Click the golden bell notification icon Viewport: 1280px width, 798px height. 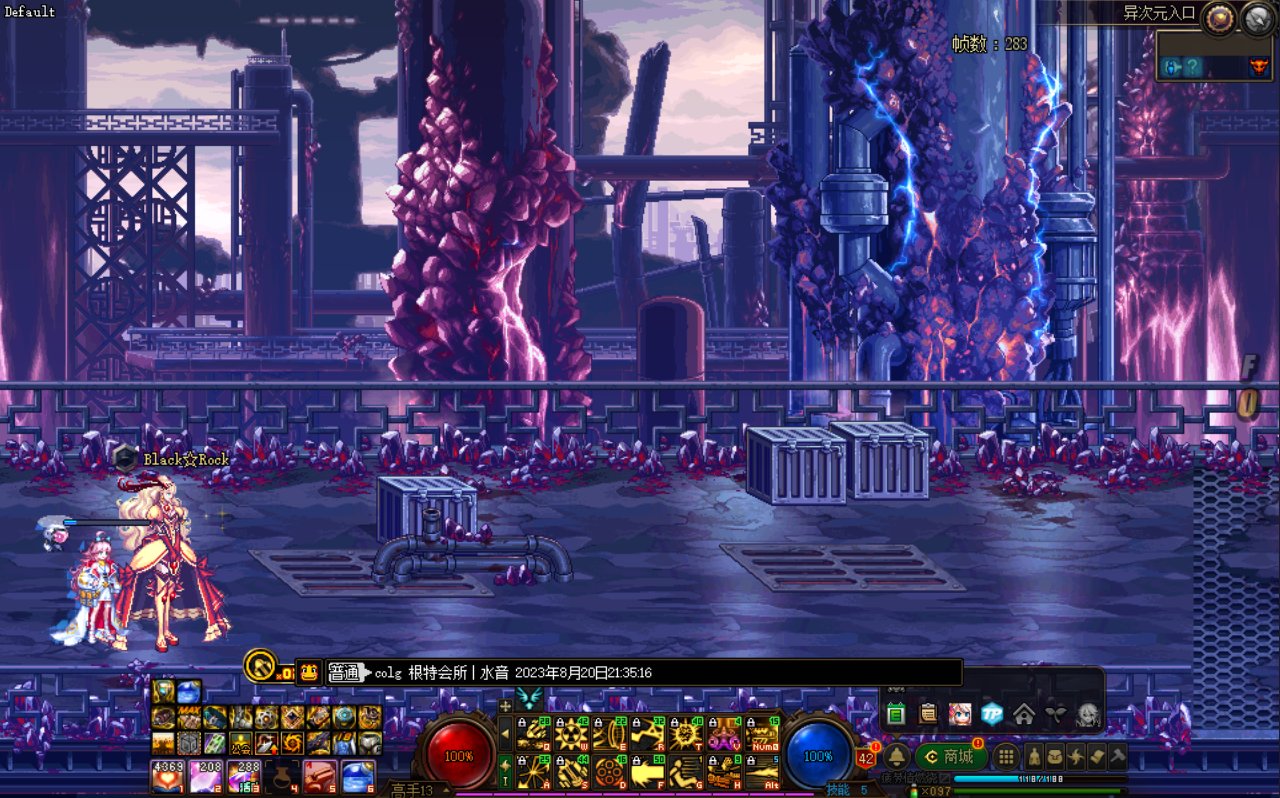click(896, 757)
